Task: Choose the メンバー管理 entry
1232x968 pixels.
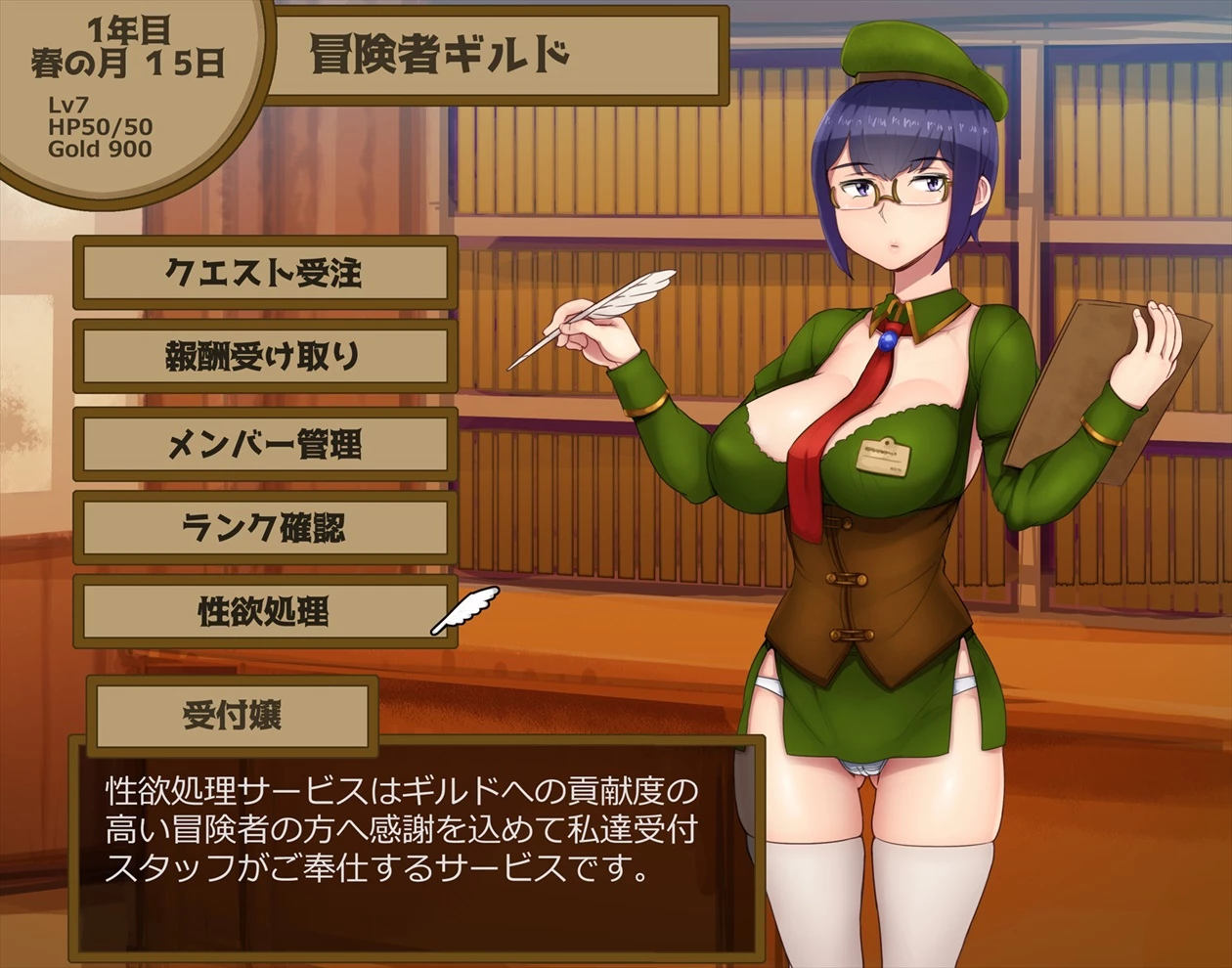Action: [x=264, y=444]
